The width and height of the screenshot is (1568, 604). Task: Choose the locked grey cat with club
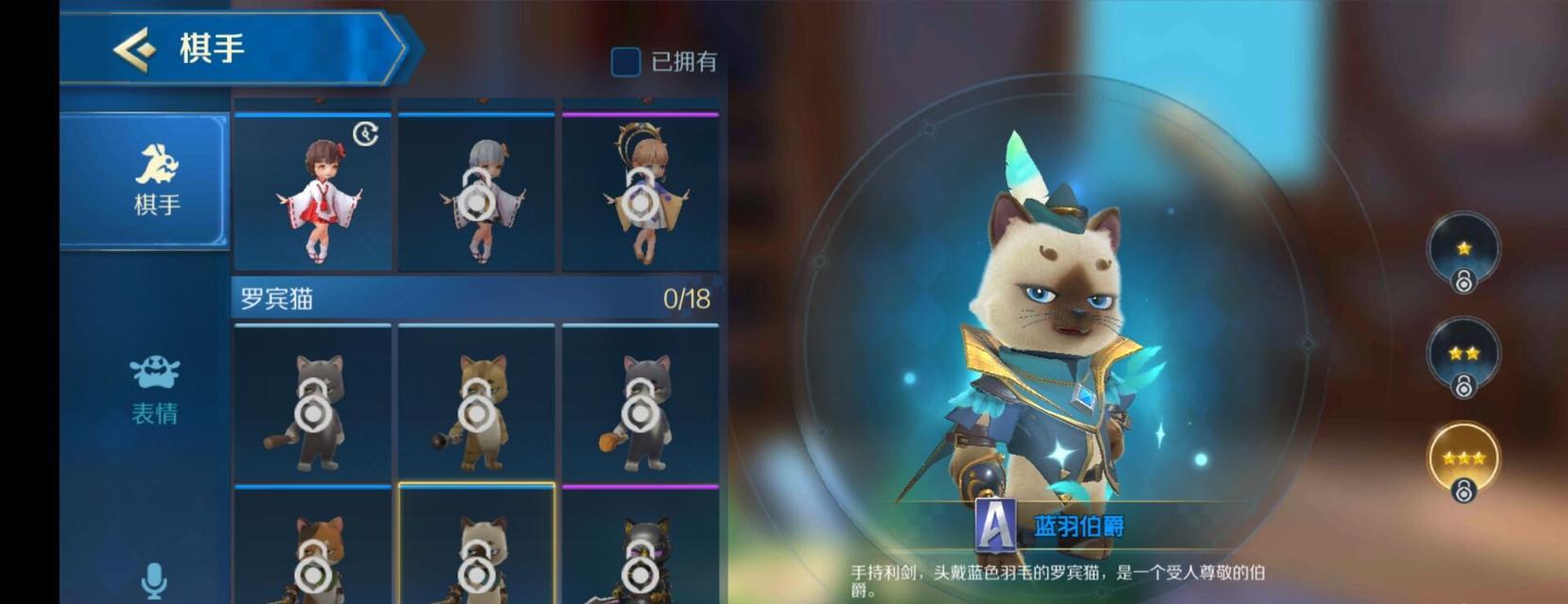pos(312,405)
